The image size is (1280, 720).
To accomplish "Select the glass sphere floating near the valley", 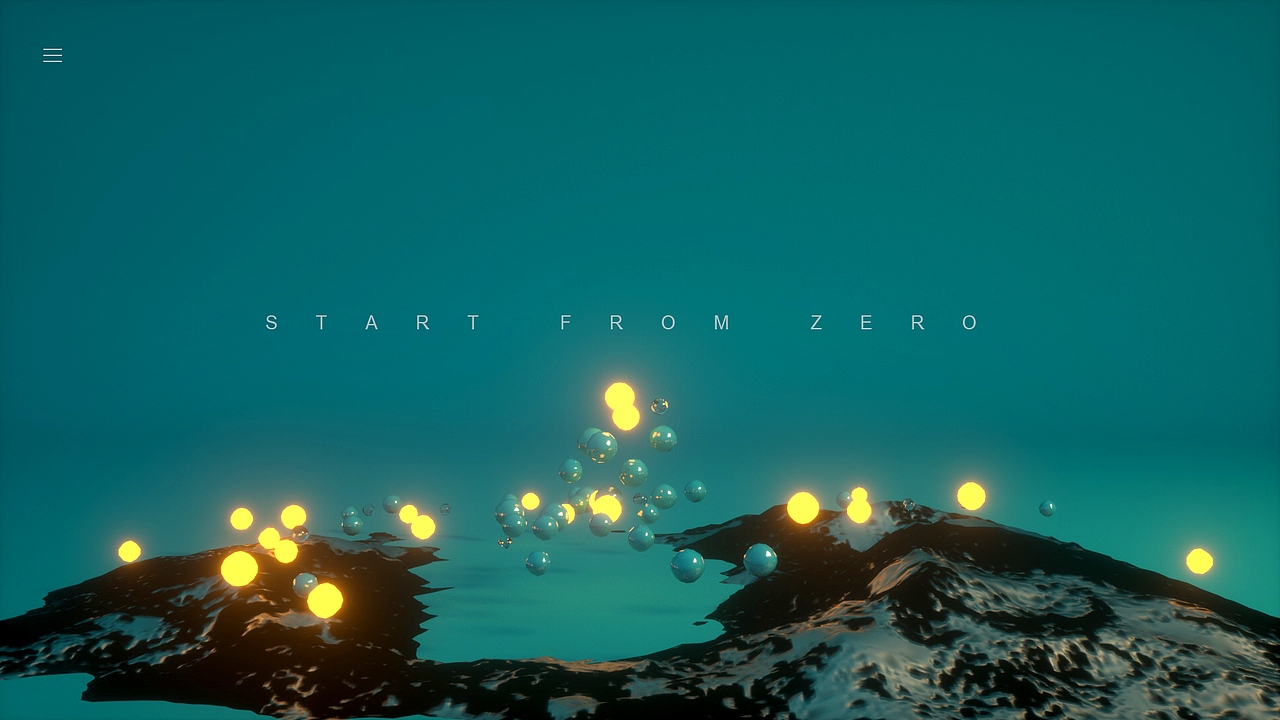I will [x=686, y=564].
